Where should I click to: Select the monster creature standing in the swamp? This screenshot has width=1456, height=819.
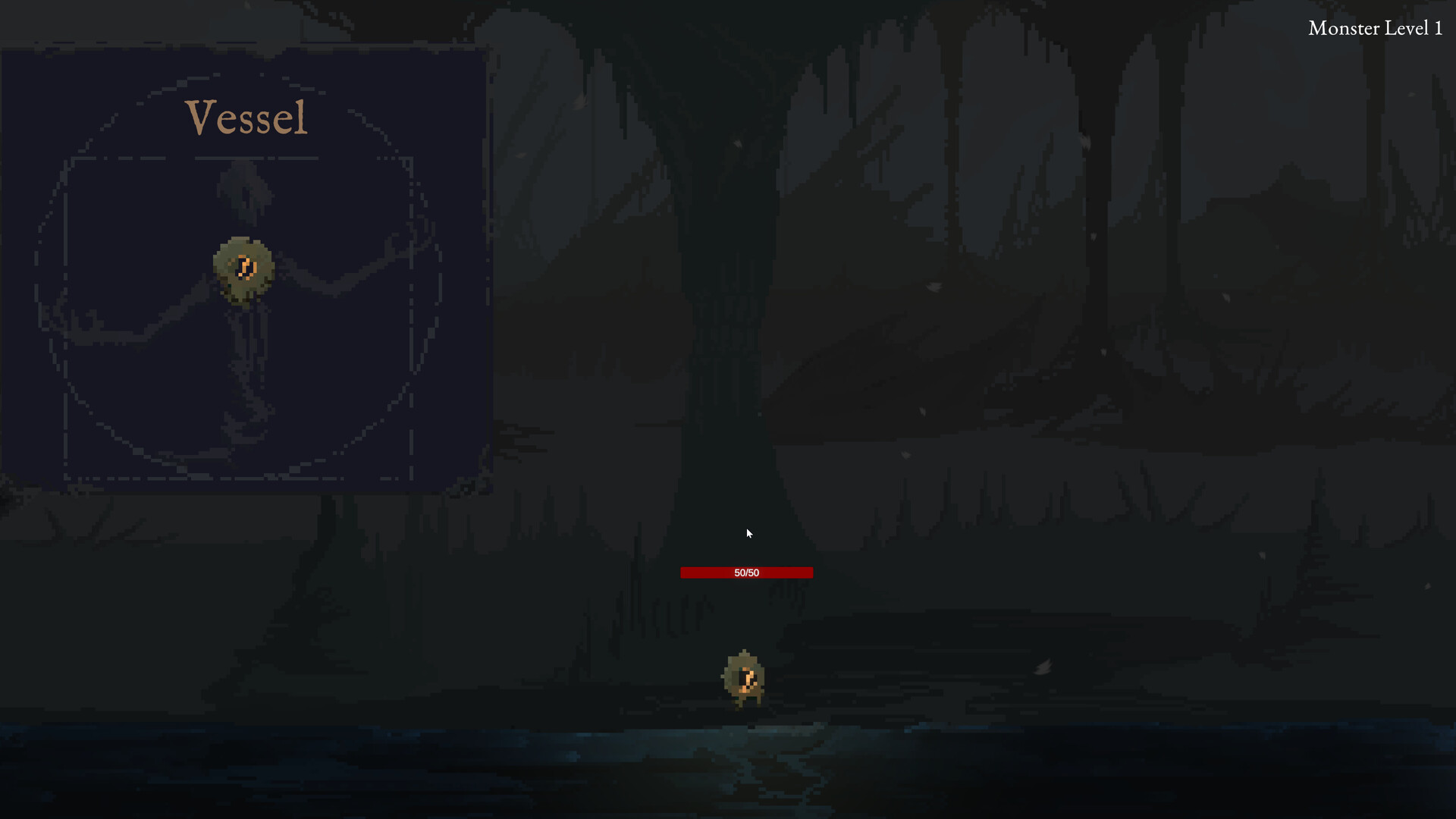(x=743, y=679)
